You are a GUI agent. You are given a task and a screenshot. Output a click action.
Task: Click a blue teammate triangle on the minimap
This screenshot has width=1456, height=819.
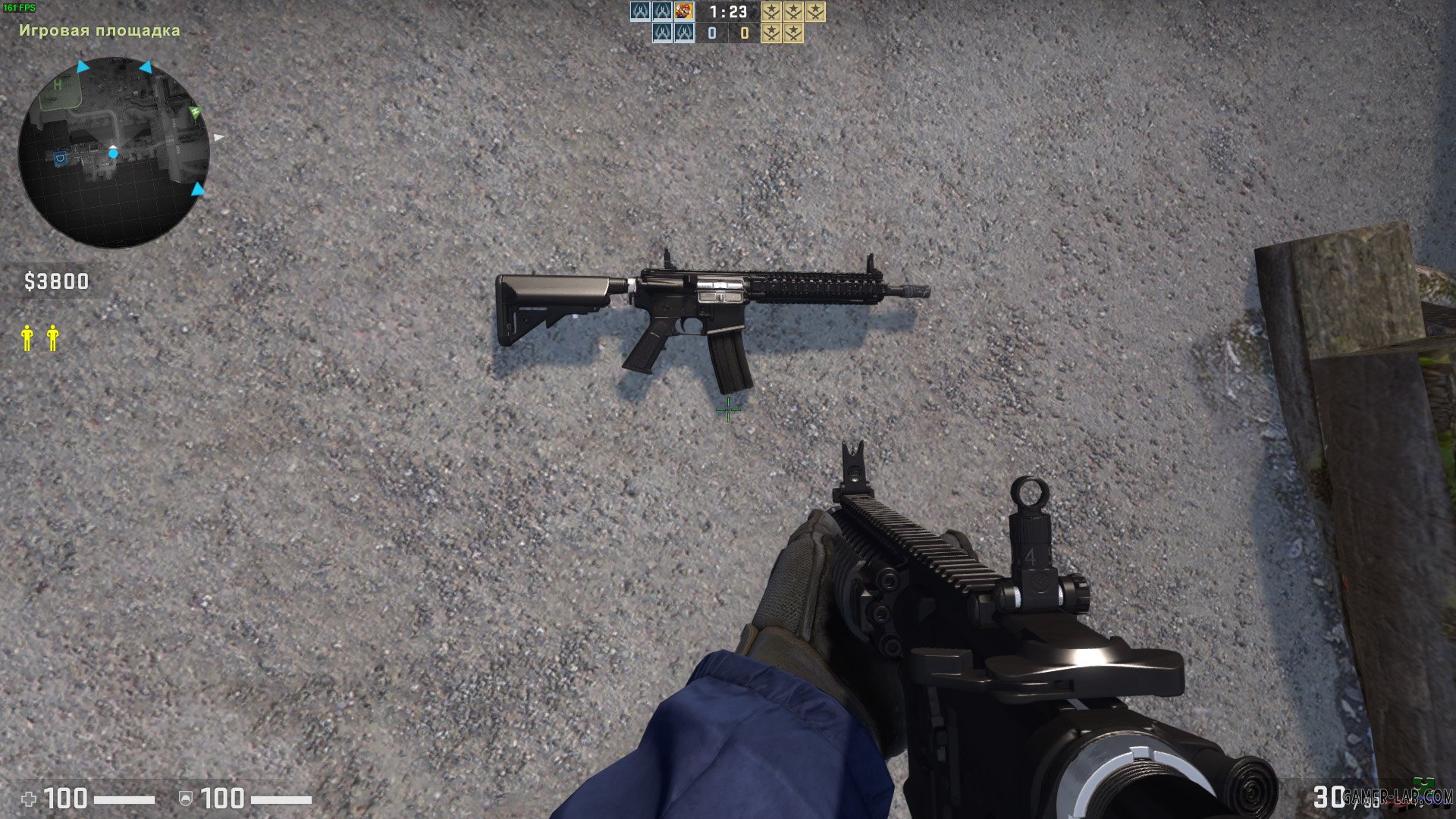point(81,67)
